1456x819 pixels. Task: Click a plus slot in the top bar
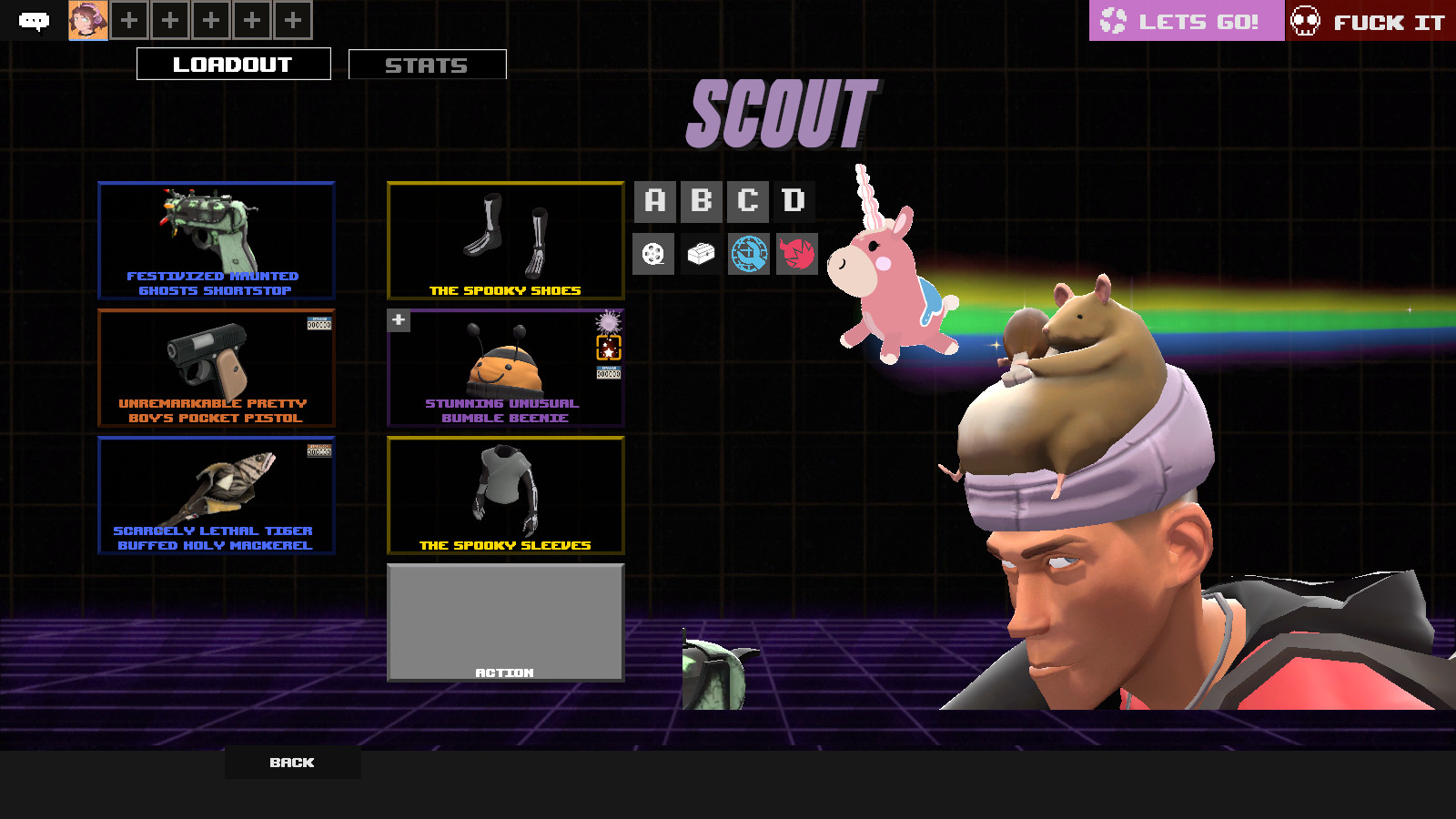click(x=128, y=18)
